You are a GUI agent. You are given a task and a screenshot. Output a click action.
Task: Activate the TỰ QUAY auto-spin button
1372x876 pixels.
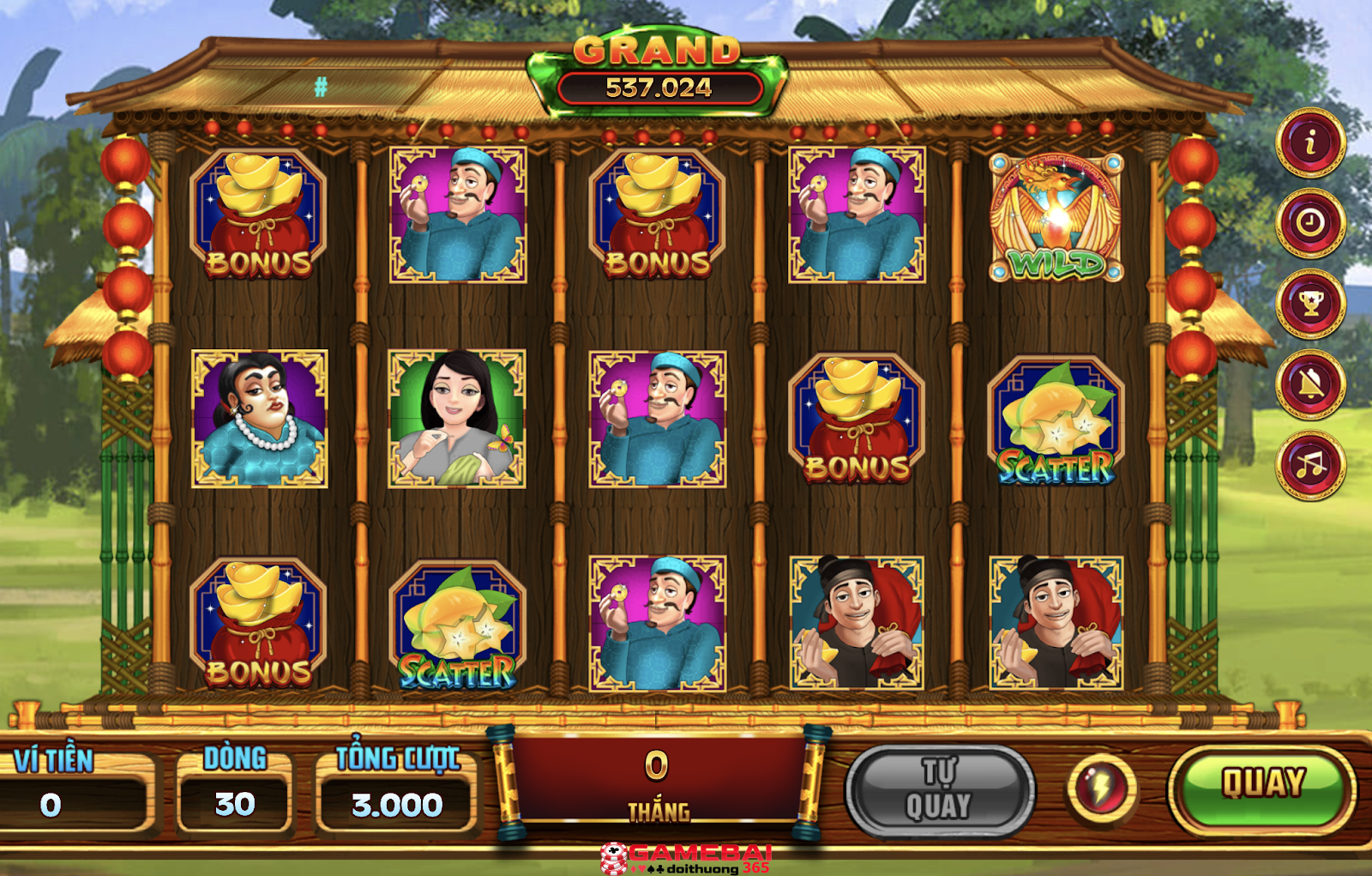coord(940,791)
